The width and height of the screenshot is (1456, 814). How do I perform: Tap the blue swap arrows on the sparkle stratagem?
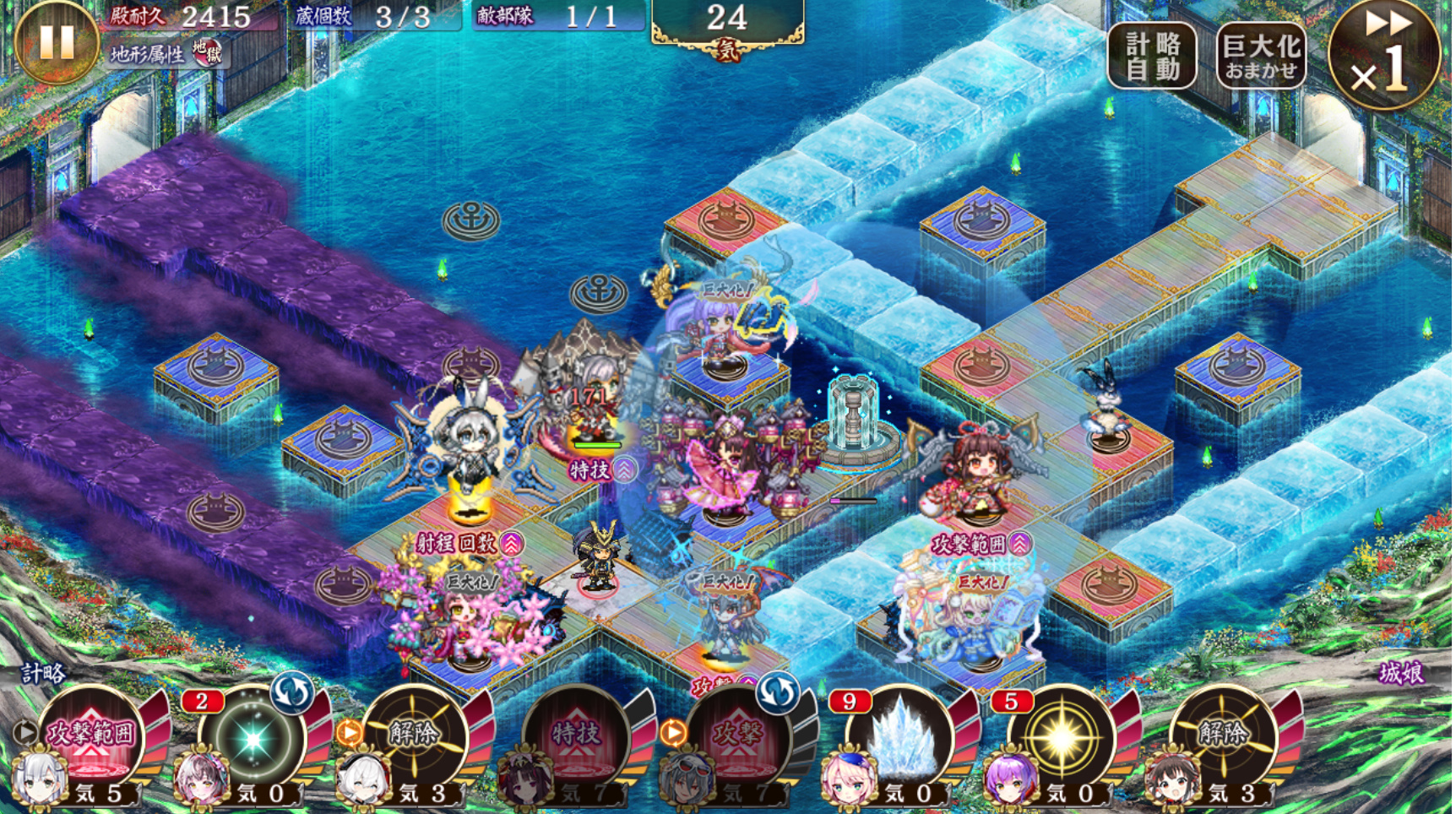point(291,692)
